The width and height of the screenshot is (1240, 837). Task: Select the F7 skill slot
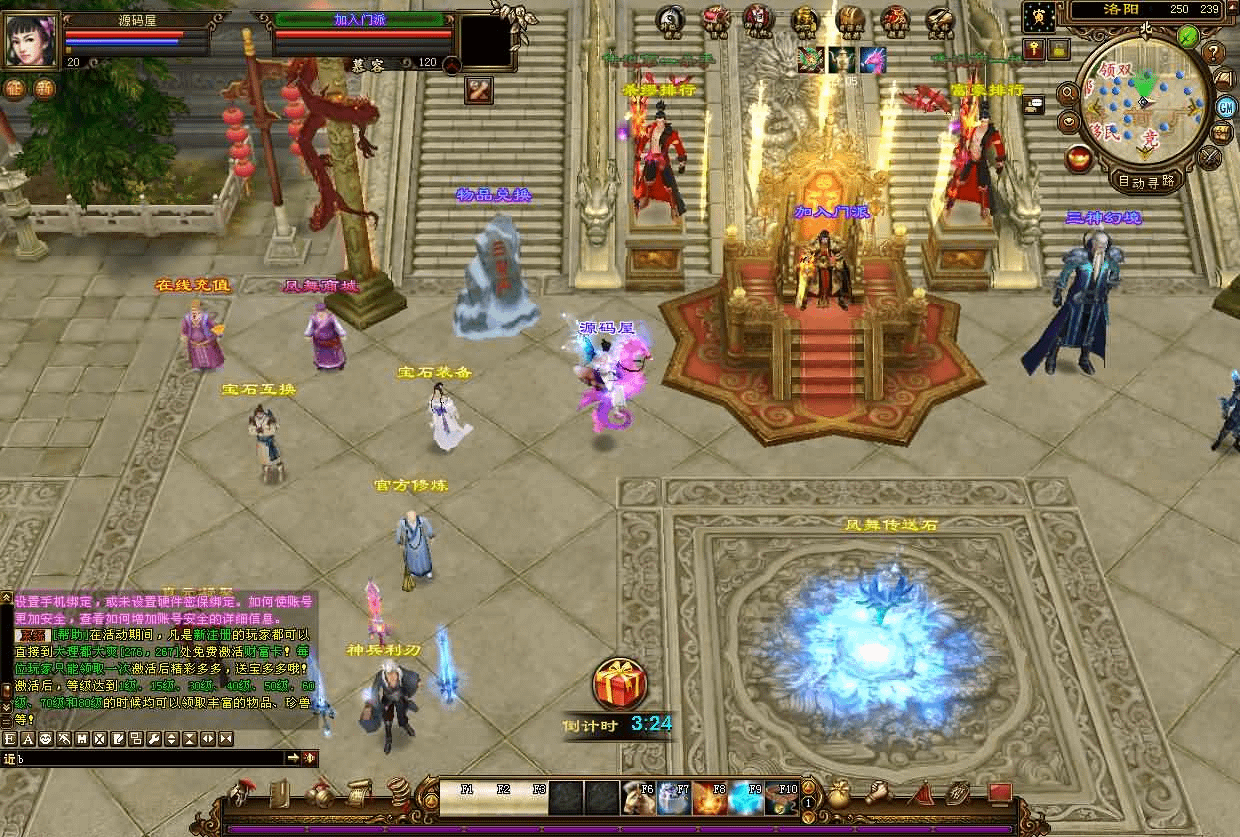(673, 798)
